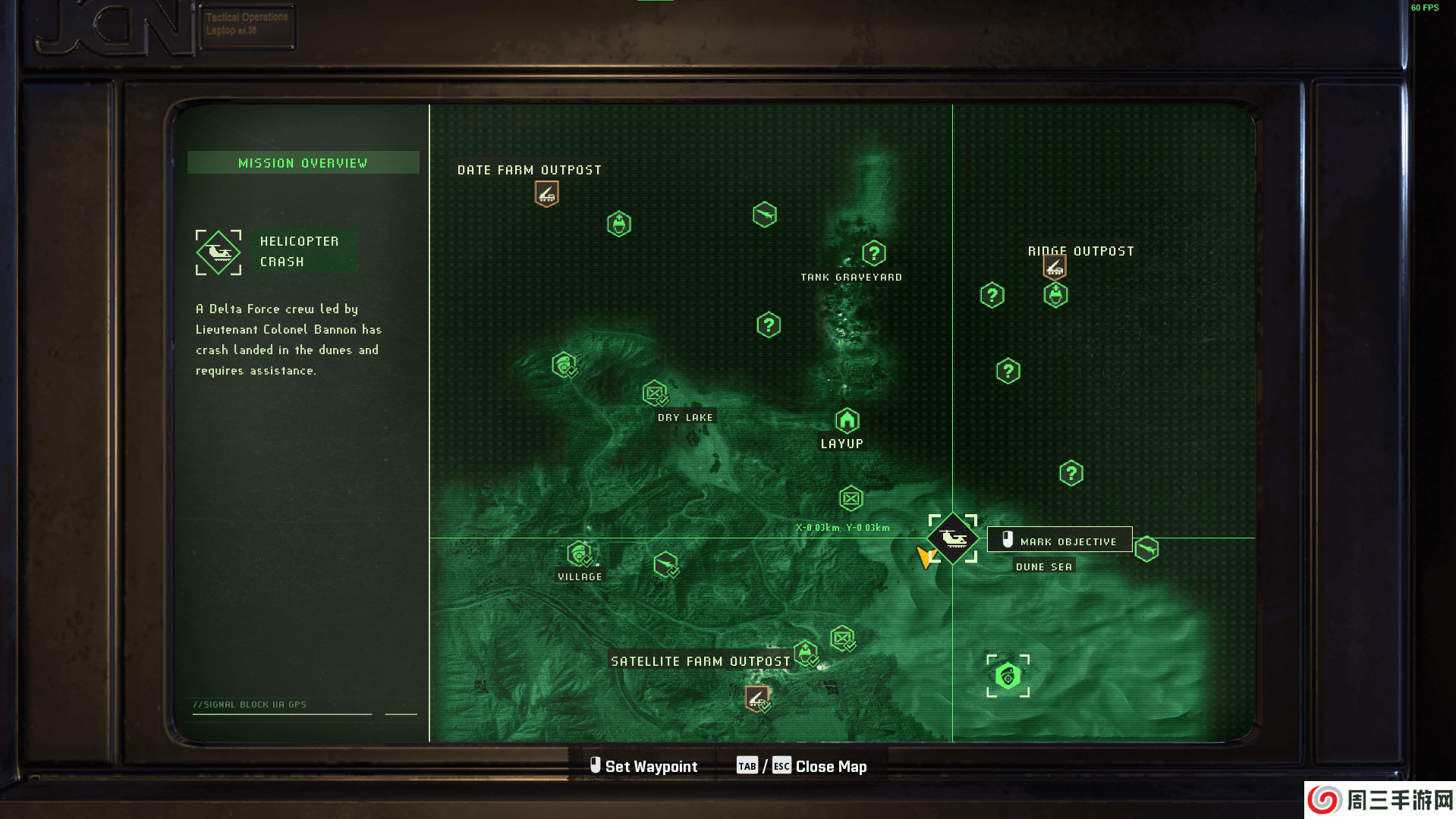Click the Close Map button
Image resolution: width=1456 pixels, height=819 pixels.
[x=831, y=767]
